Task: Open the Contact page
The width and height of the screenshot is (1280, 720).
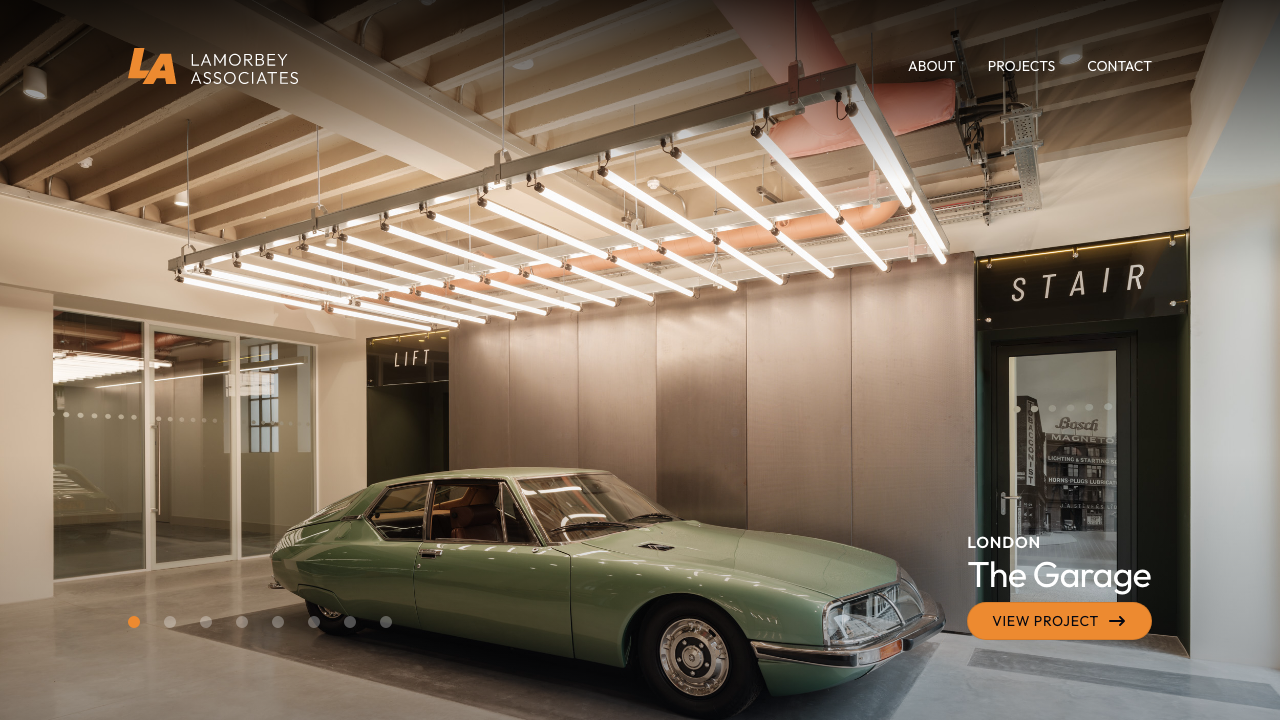Action: [1119, 66]
